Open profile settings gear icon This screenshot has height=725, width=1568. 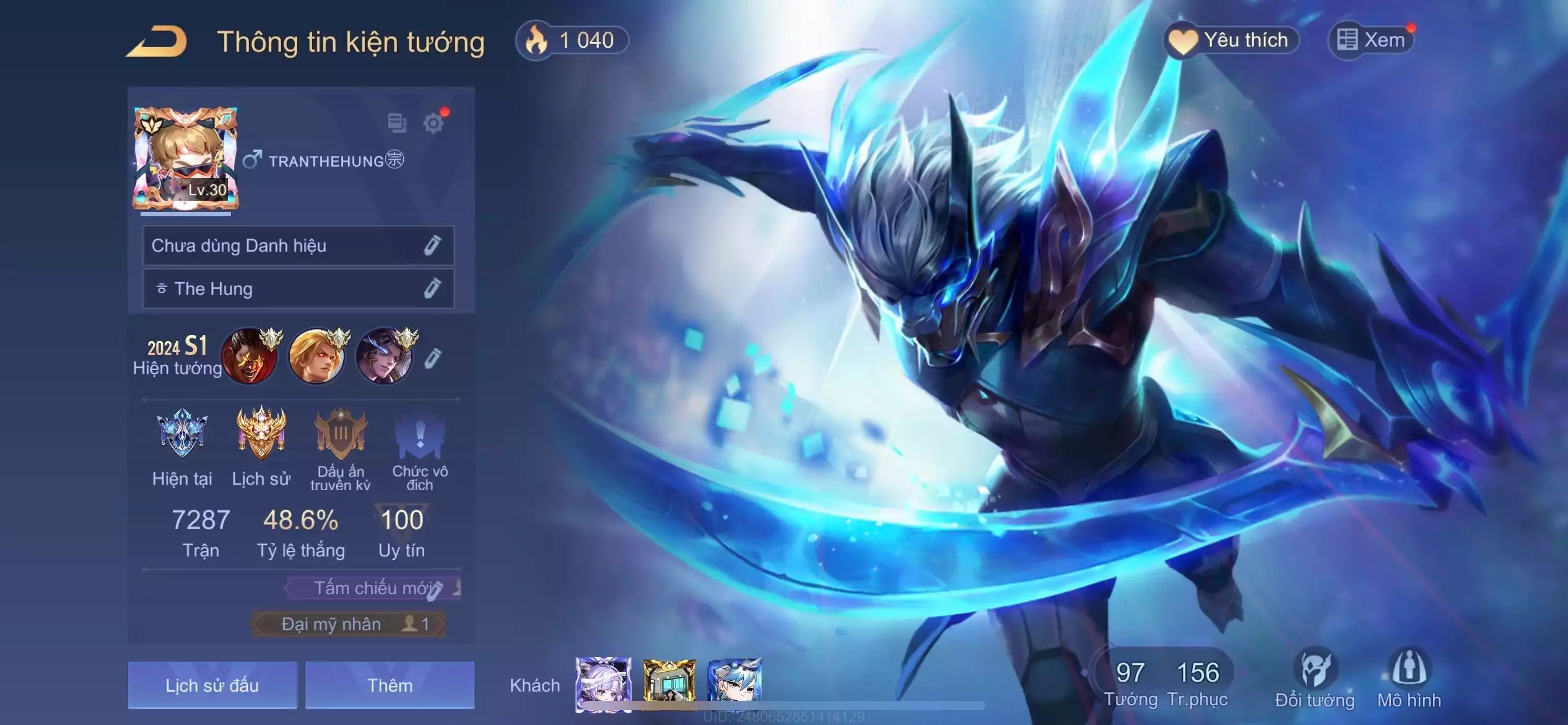click(x=433, y=123)
